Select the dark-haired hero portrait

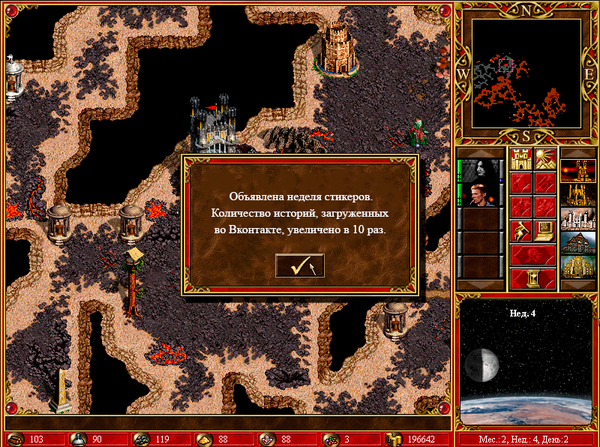(x=482, y=171)
